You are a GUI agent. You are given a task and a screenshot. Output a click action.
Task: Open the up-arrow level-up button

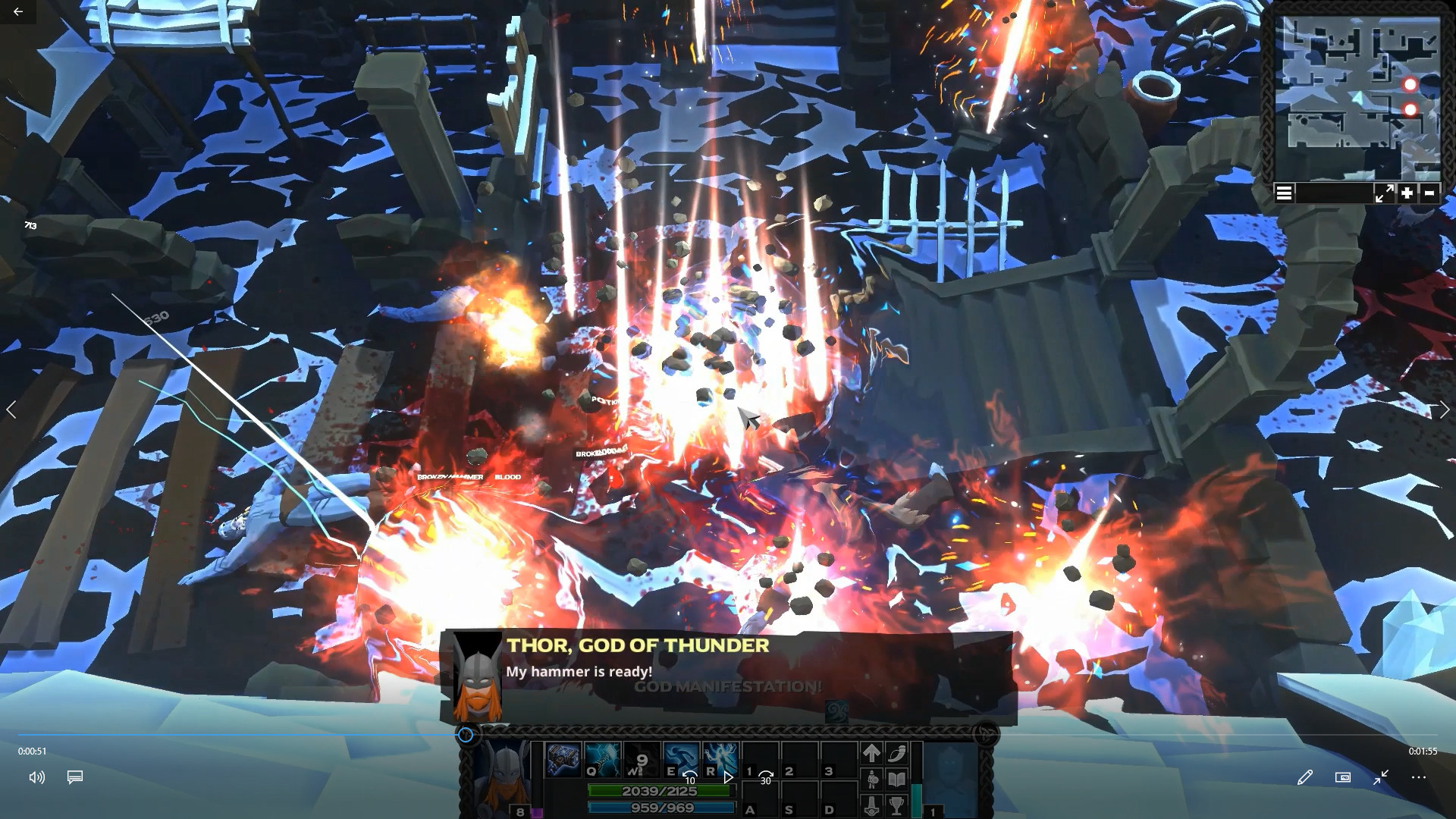871,752
